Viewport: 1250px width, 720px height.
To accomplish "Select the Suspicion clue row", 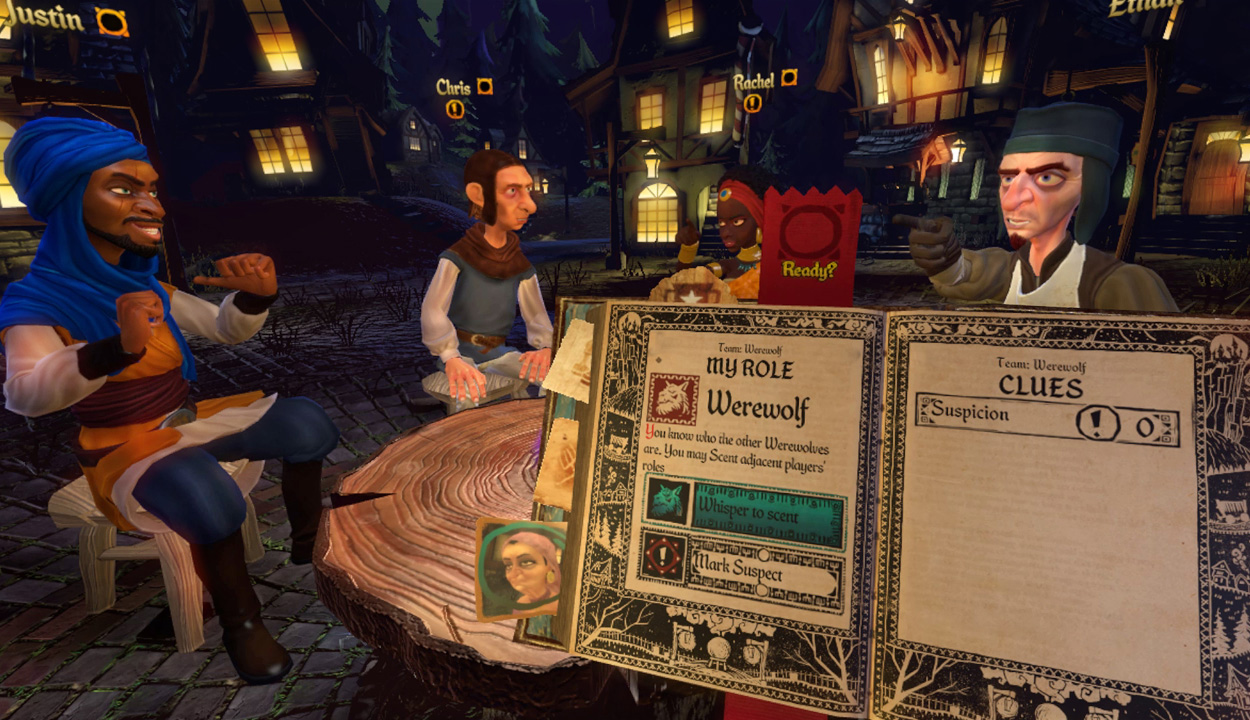I will [x=1046, y=422].
